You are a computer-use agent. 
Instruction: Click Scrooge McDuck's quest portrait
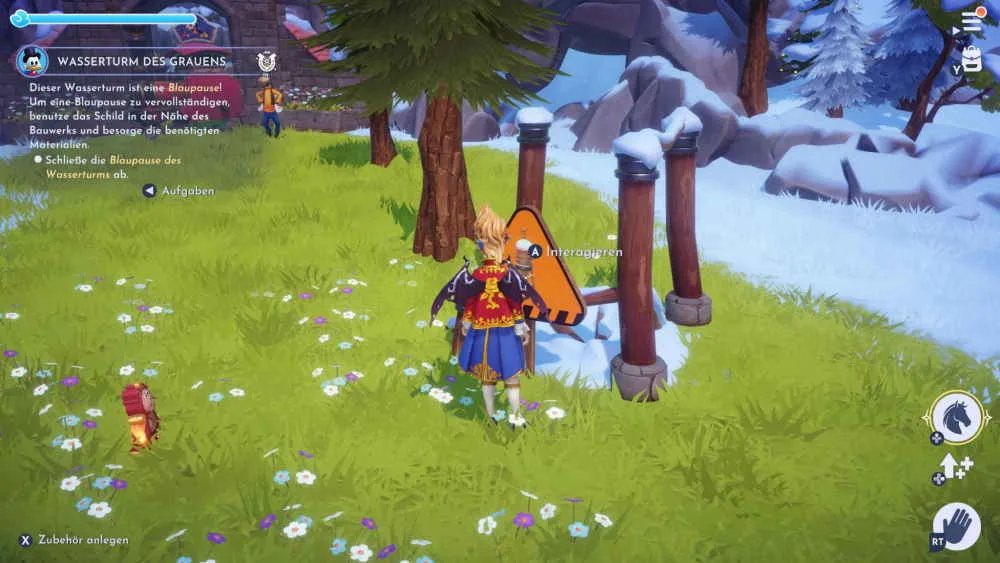(x=32, y=61)
